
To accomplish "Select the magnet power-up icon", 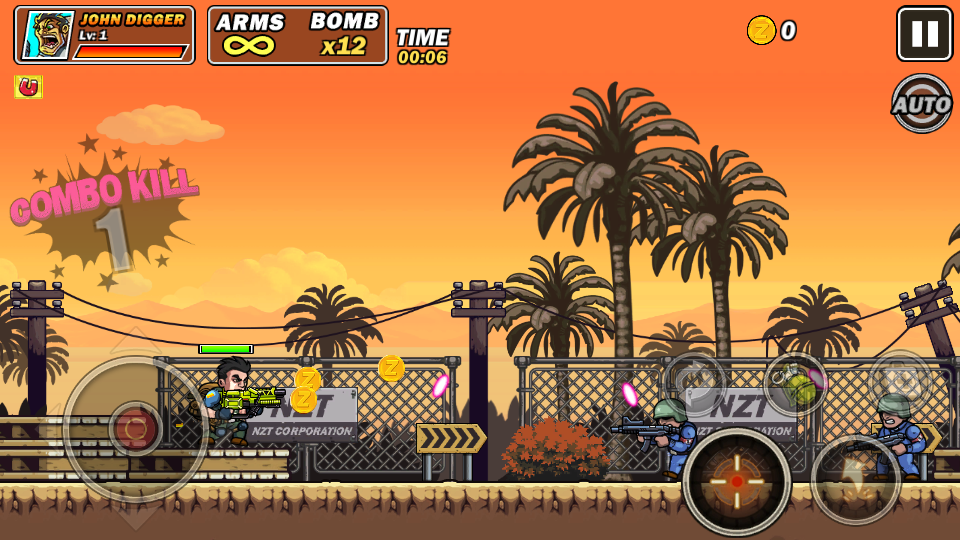I will pyautogui.click(x=29, y=88).
